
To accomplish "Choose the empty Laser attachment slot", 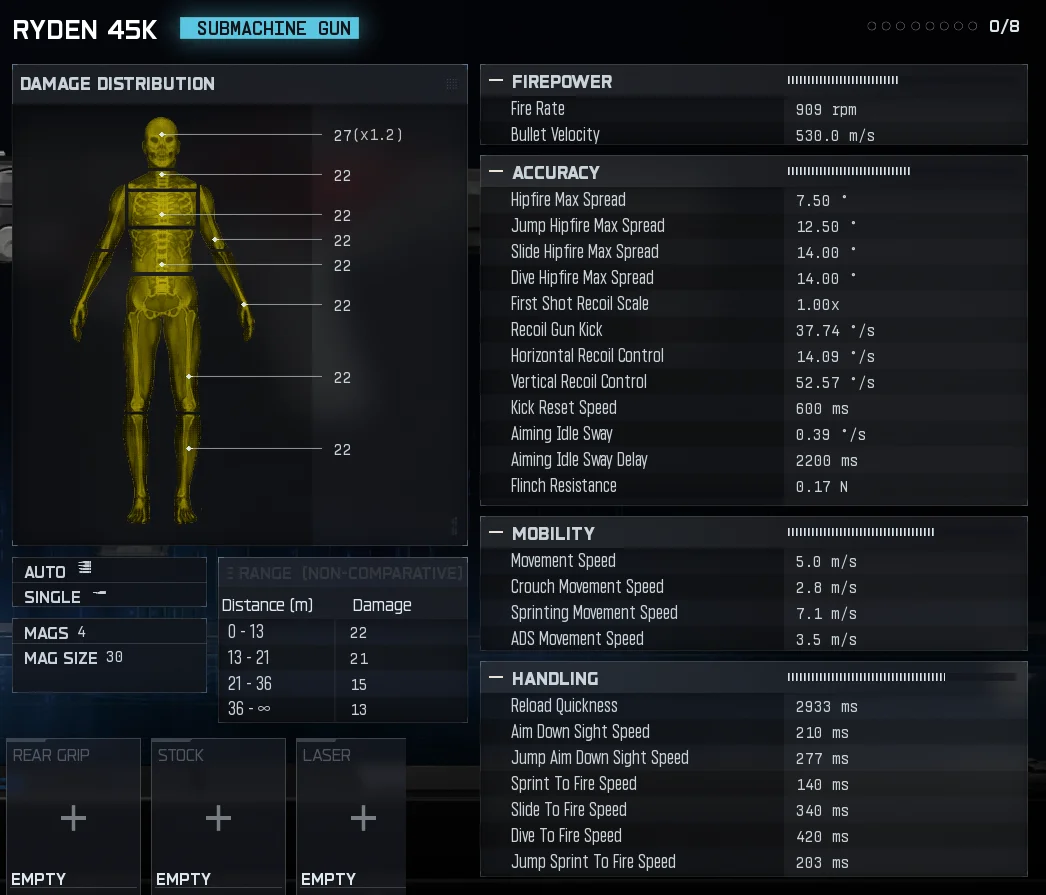I will coord(363,818).
